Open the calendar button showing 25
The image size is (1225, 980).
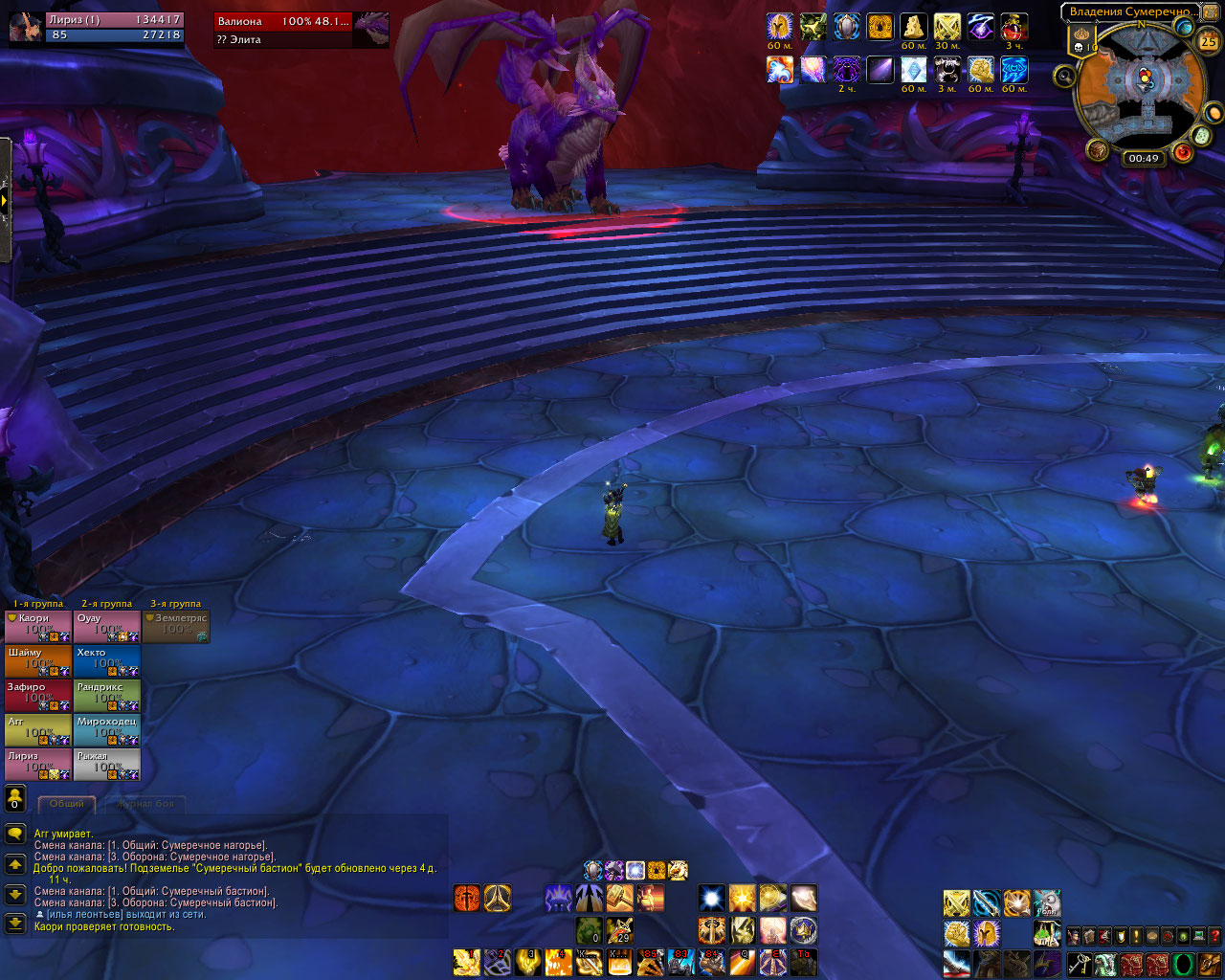(x=1209, y=41)
